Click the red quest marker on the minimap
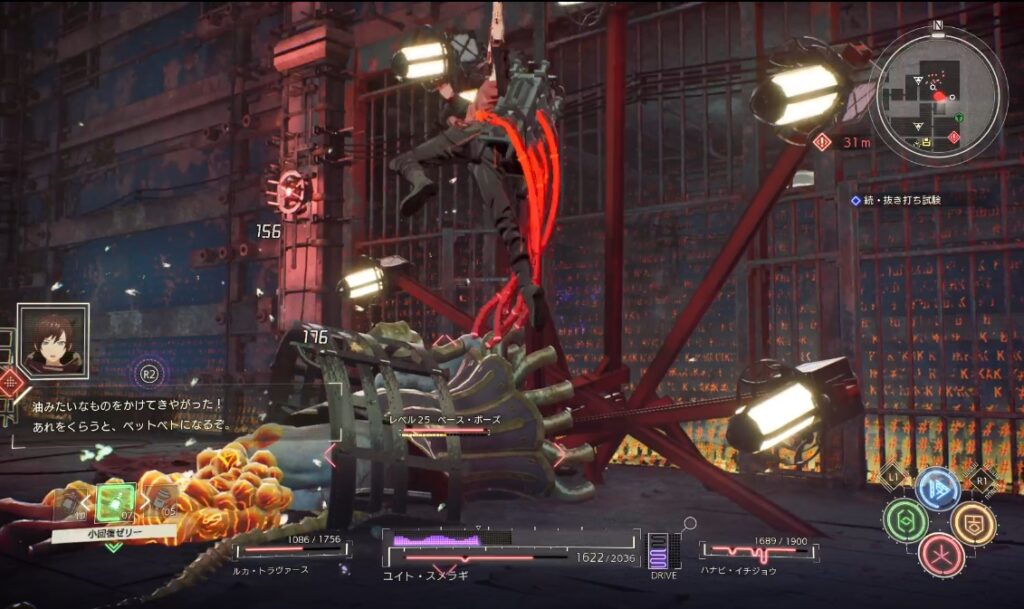Screen dimensions: 1024x609 click(x=952, y=136)
